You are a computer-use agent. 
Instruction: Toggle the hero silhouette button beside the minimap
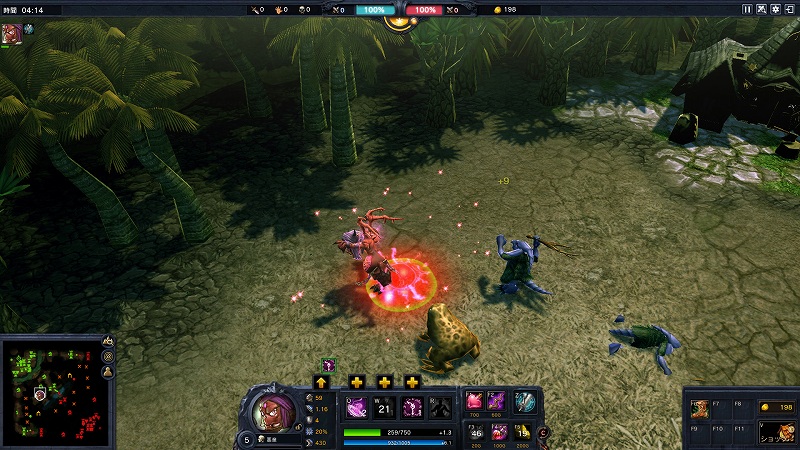tap(108, 371)
